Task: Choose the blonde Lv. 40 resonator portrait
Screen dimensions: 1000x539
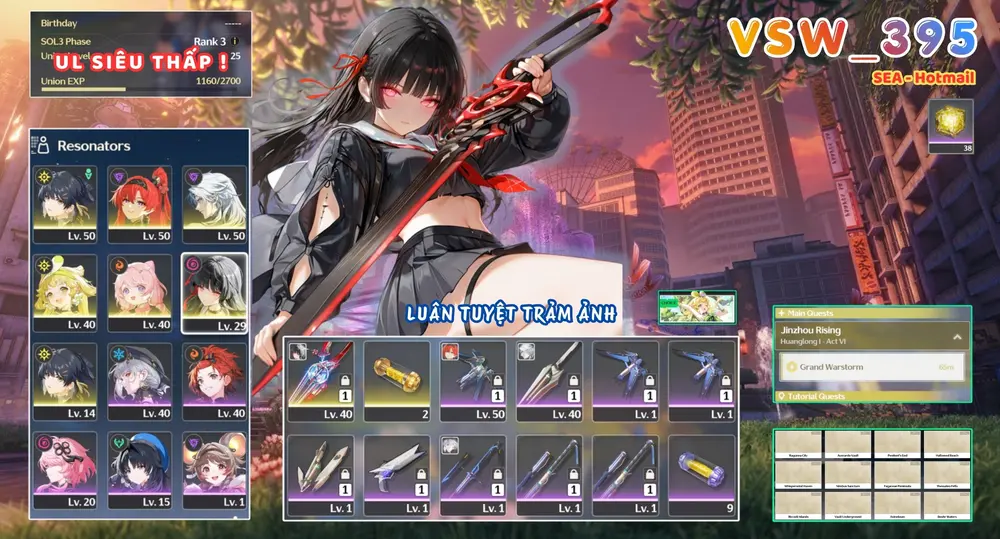Action: click(66, 292)
